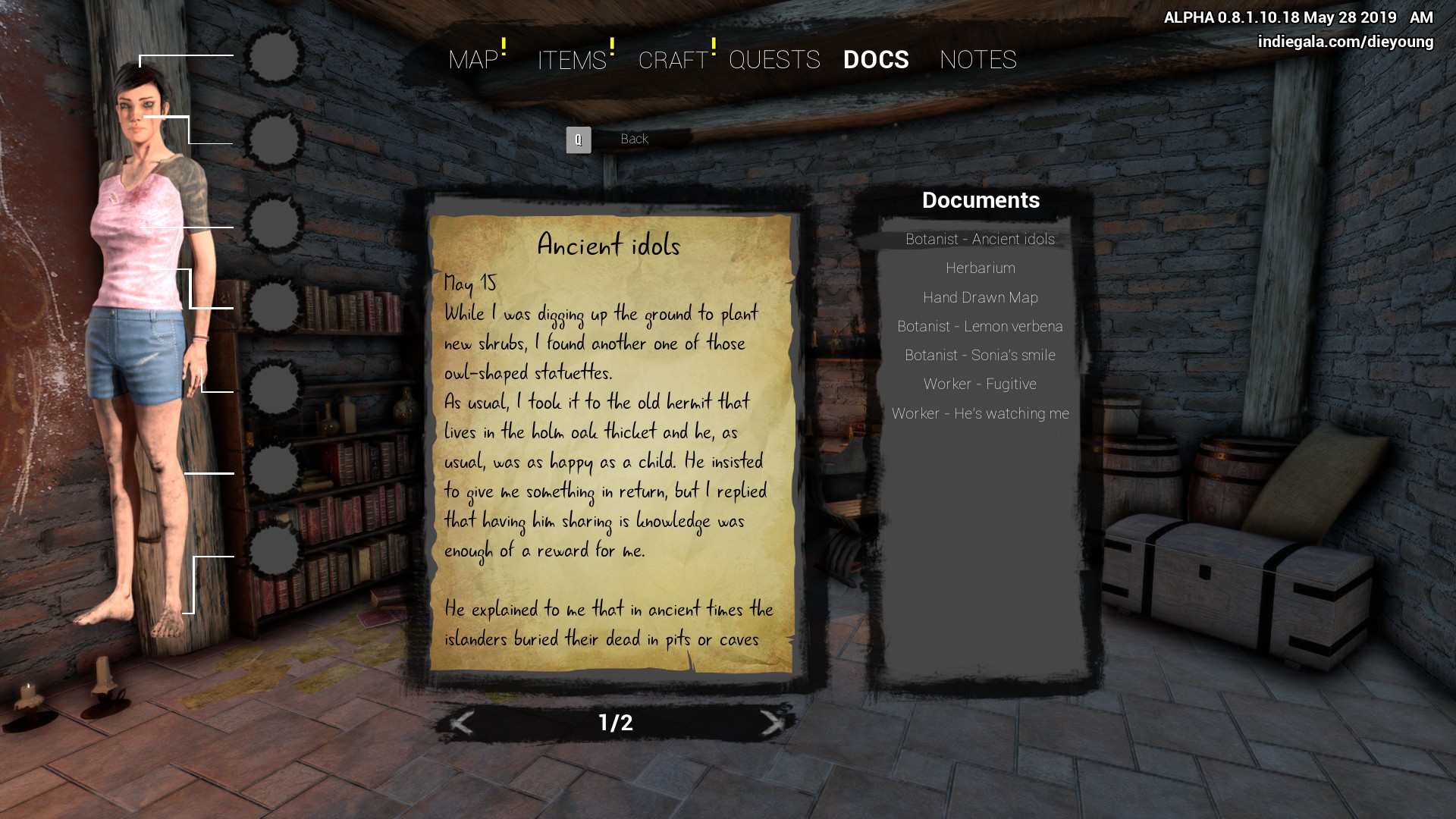
Task: Switch to the MAP tab
Action: coord(473,60)
